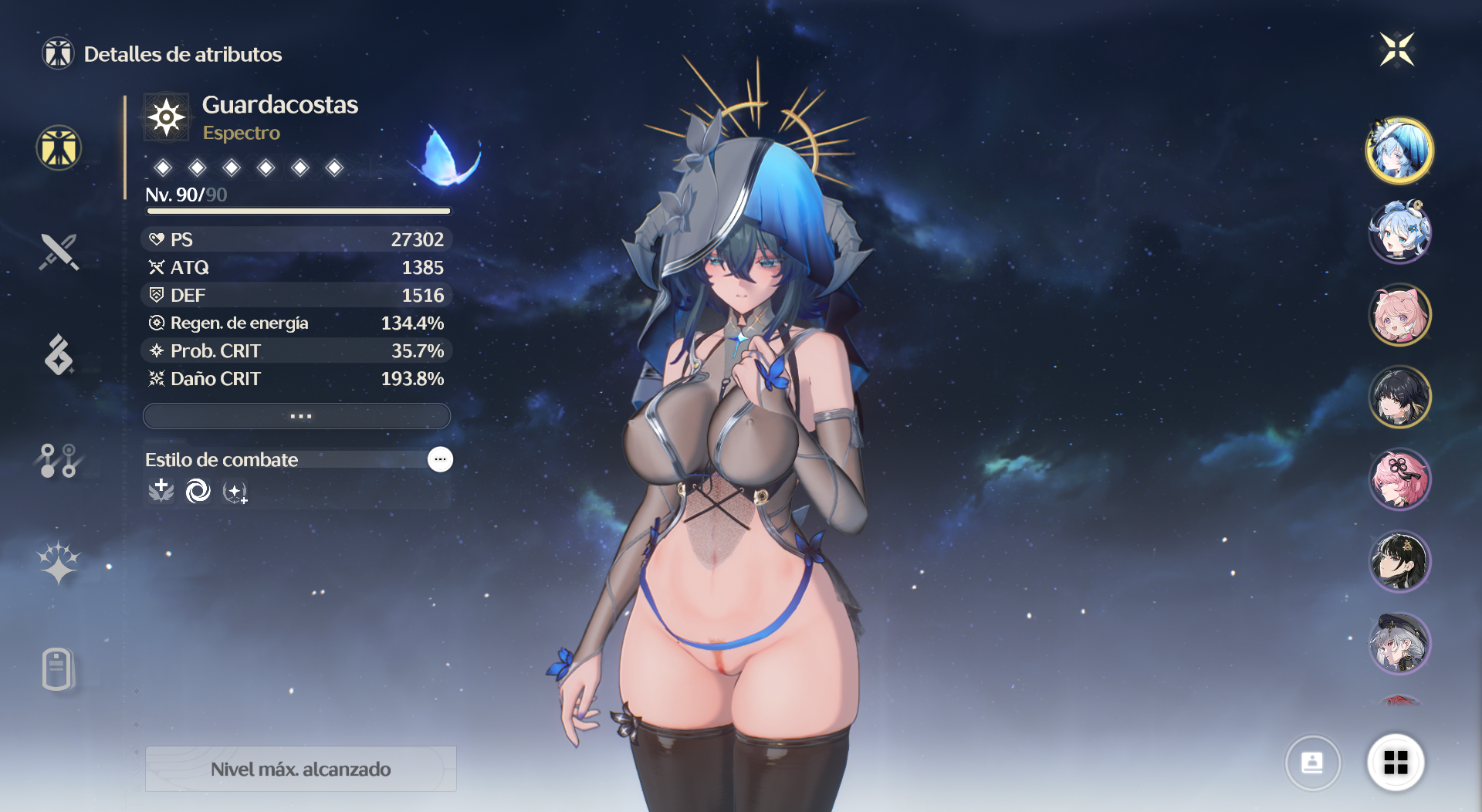Click the spectro element icon beside Guardacostas
Viewport: 1482px width, 812px height.
tap(167, 117)
